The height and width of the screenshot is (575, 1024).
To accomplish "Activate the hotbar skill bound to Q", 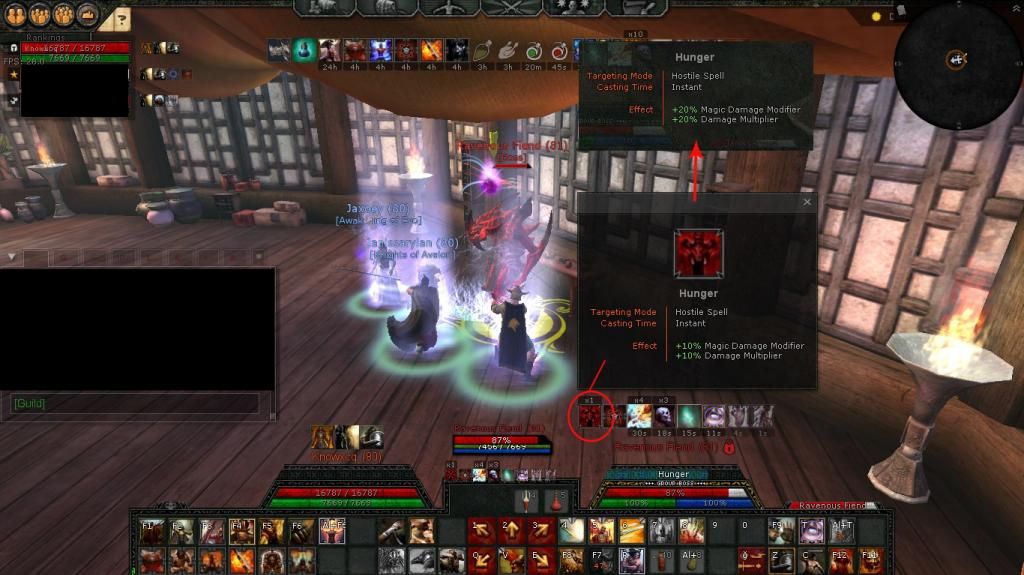I will [x=479, y=559].
